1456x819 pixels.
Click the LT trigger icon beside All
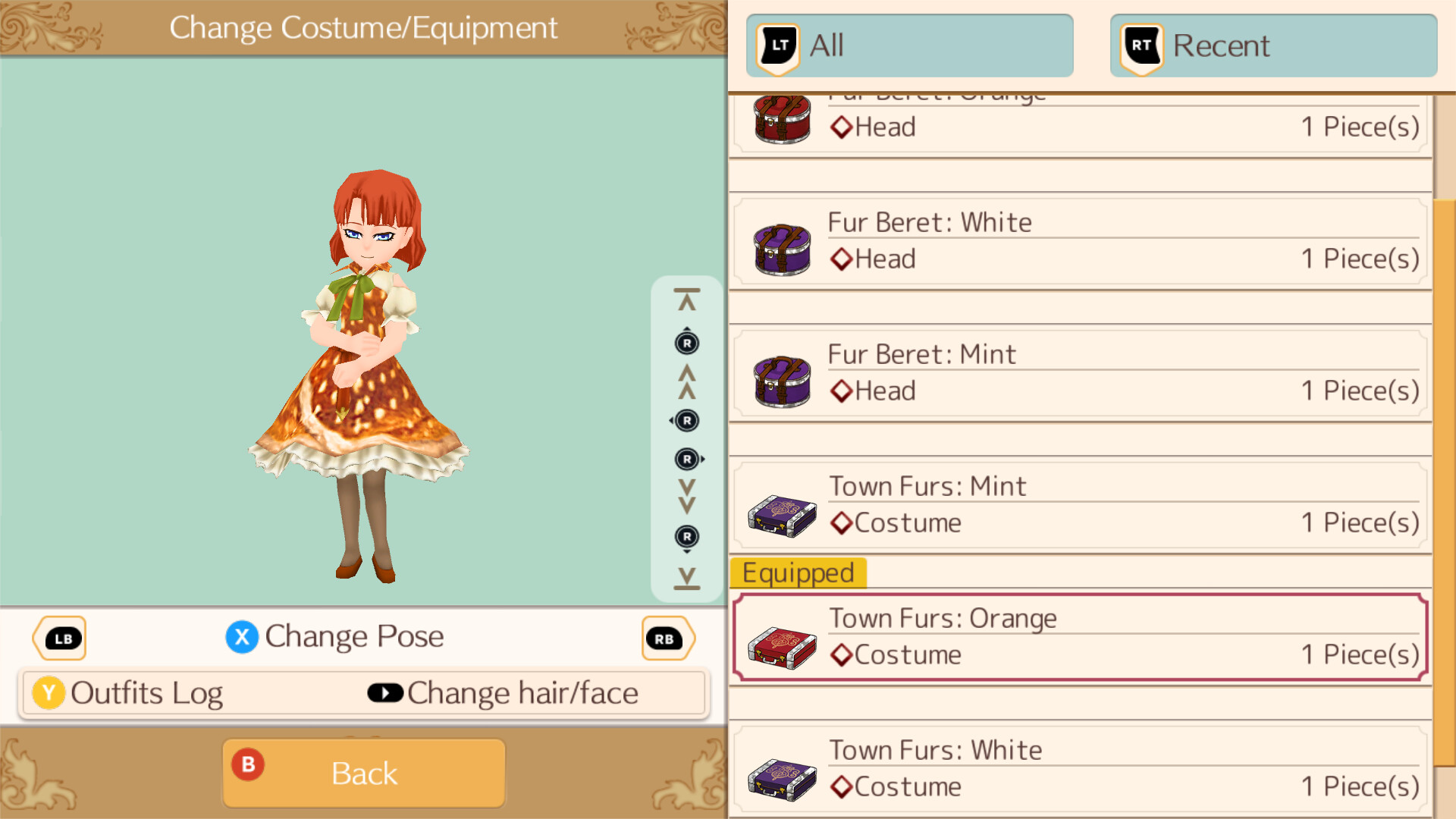(777, 45)
